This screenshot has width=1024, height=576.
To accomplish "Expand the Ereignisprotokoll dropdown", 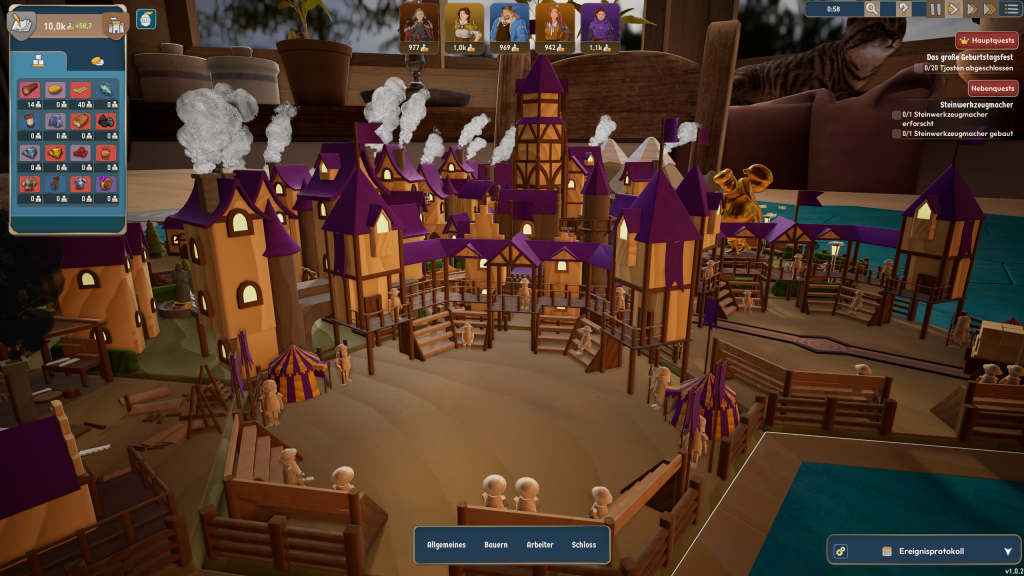I will [1007, 551].
